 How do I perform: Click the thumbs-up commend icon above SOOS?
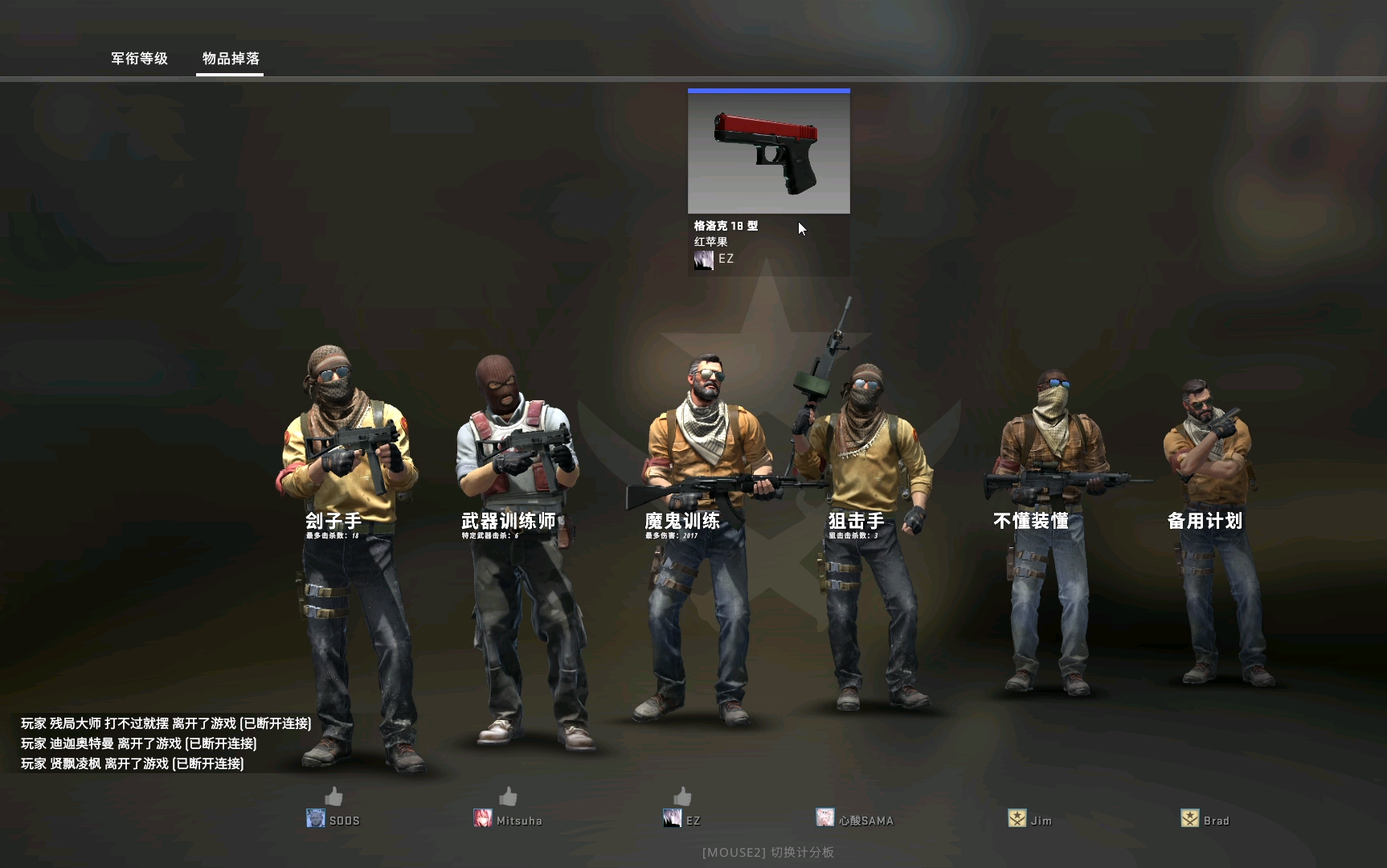pos(332,798)
